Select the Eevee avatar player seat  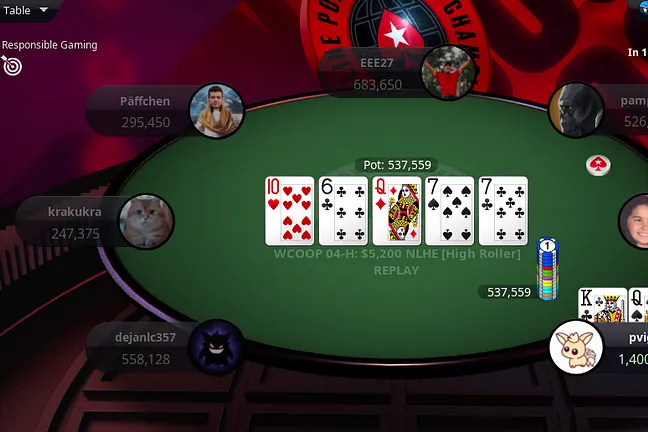point(577,347)
